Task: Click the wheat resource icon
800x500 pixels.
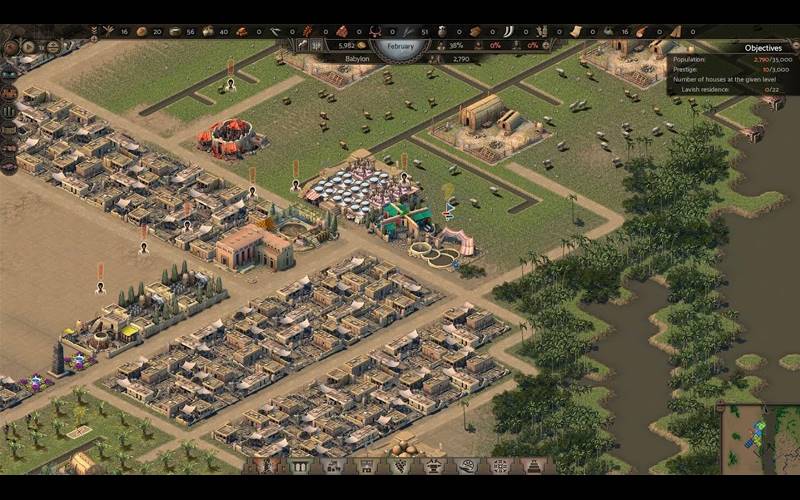Action: pos(108,31)
